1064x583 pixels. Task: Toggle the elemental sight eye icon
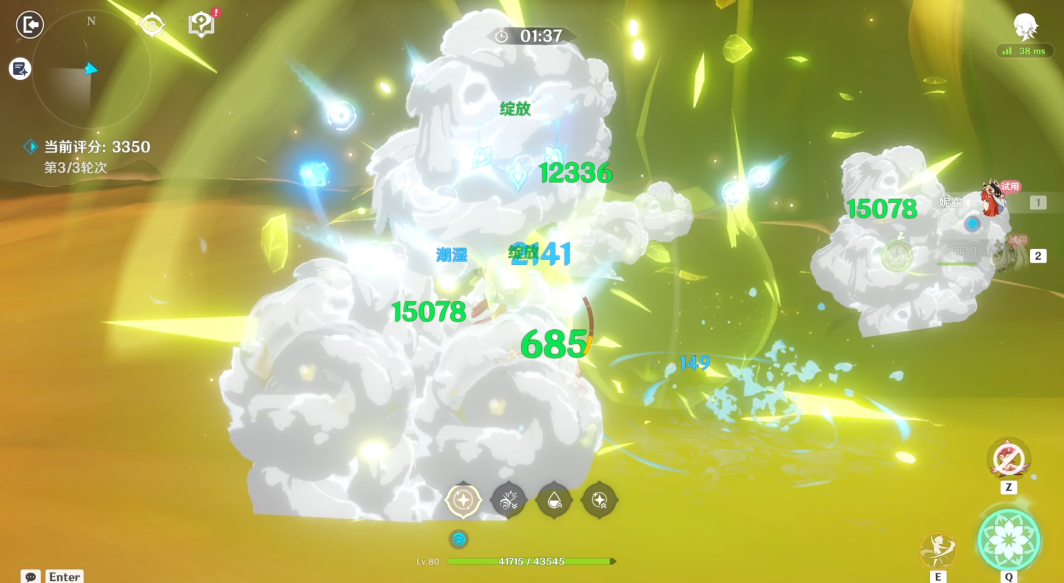(x=152, y=25)
